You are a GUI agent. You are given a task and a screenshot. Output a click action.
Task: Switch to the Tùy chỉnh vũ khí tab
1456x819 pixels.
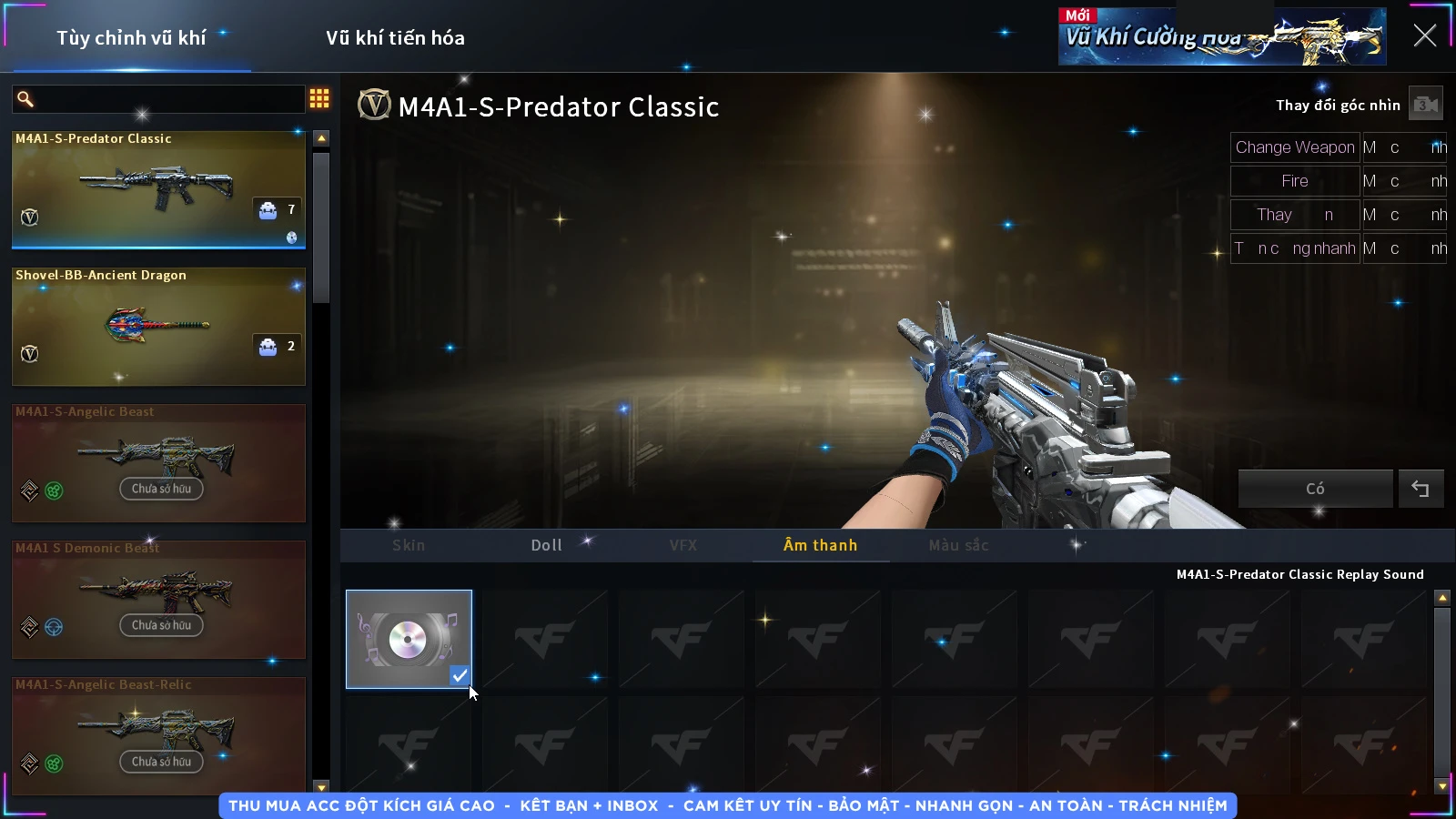[131, 38]
